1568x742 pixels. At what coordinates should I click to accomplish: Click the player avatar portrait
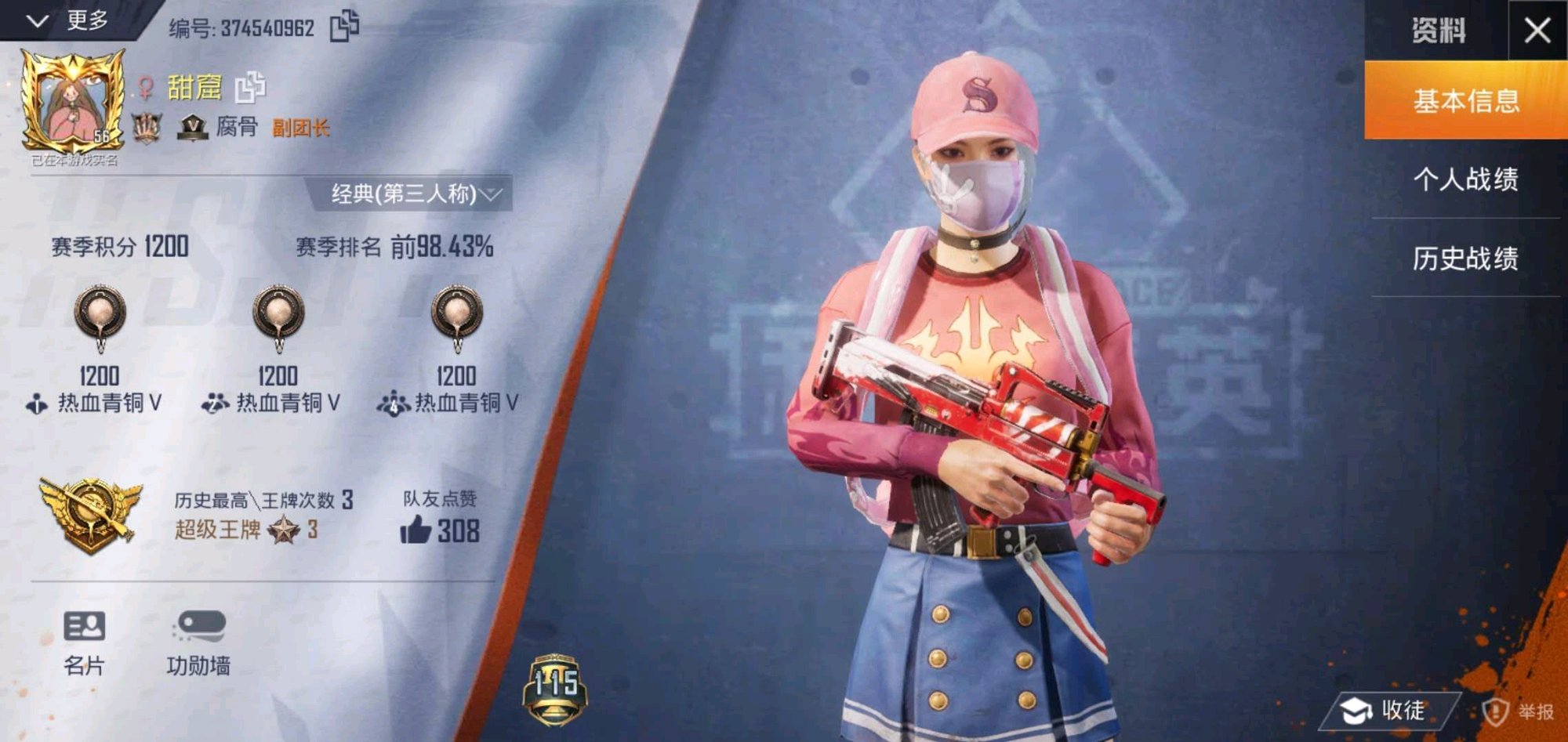coord(72,102)
